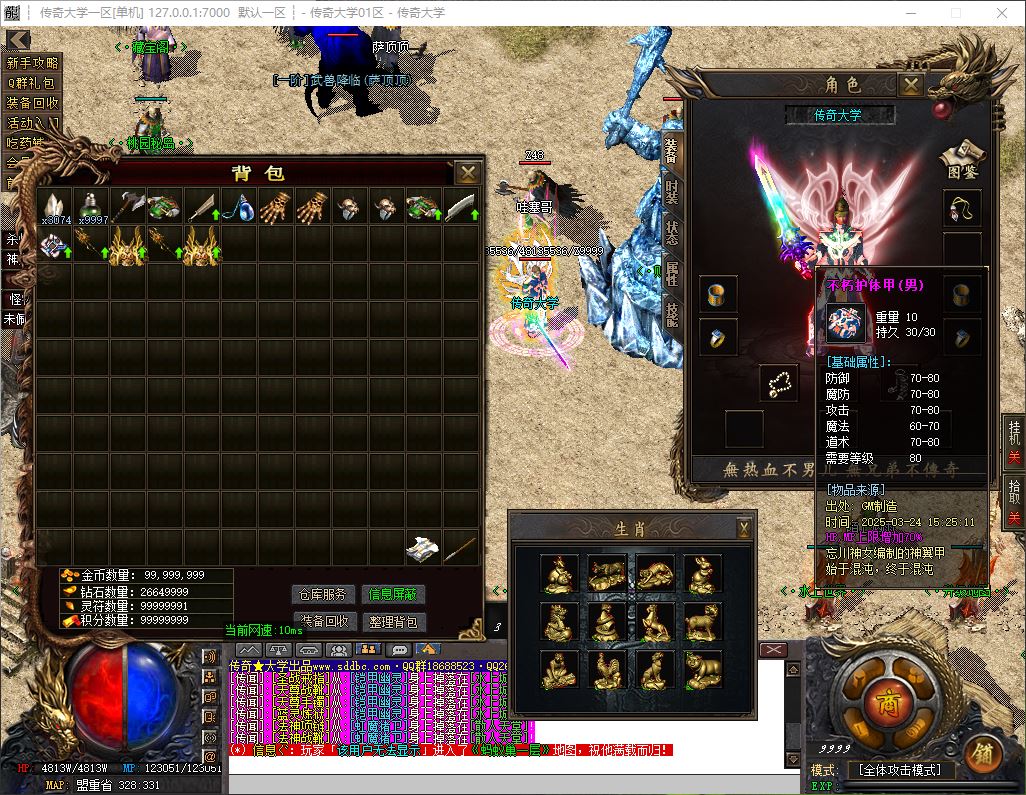Image resolution: width=1026 pixels, height=795 pixels.
Task: Click 整理背包 to sort the backpack
Action: pos(393,621)
